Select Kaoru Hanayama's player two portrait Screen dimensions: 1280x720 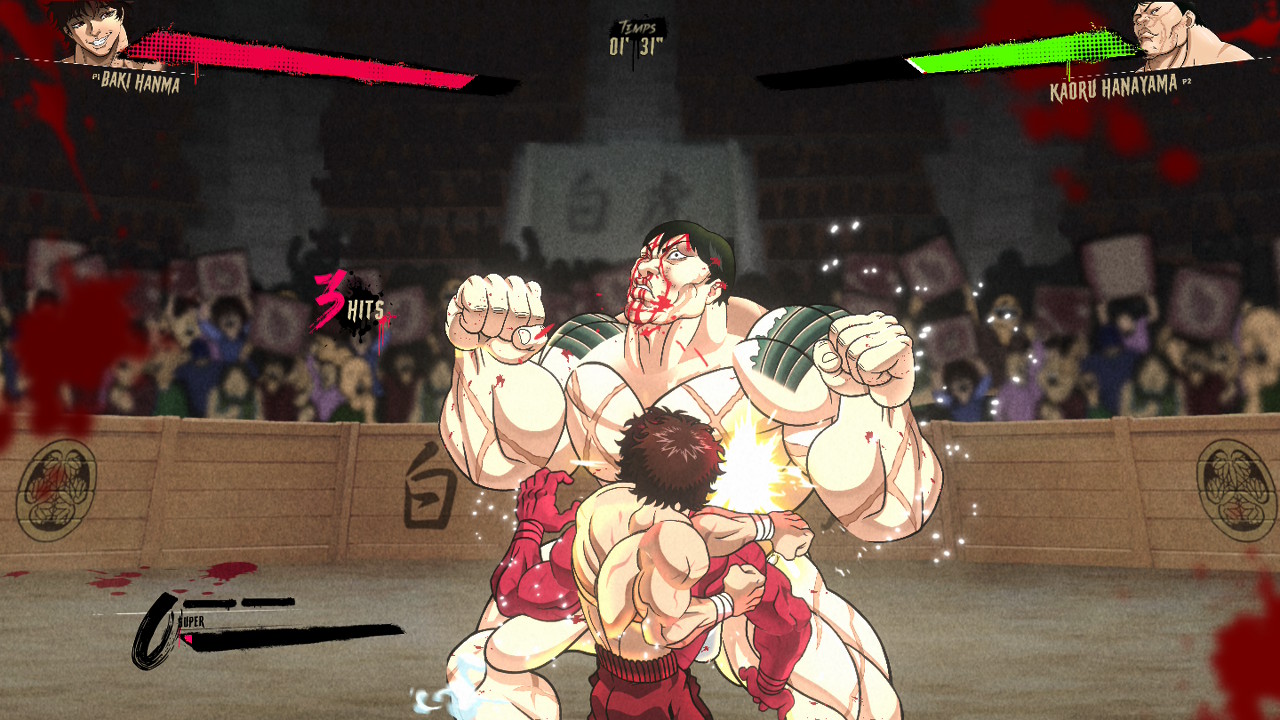(x=1170, y=32)
